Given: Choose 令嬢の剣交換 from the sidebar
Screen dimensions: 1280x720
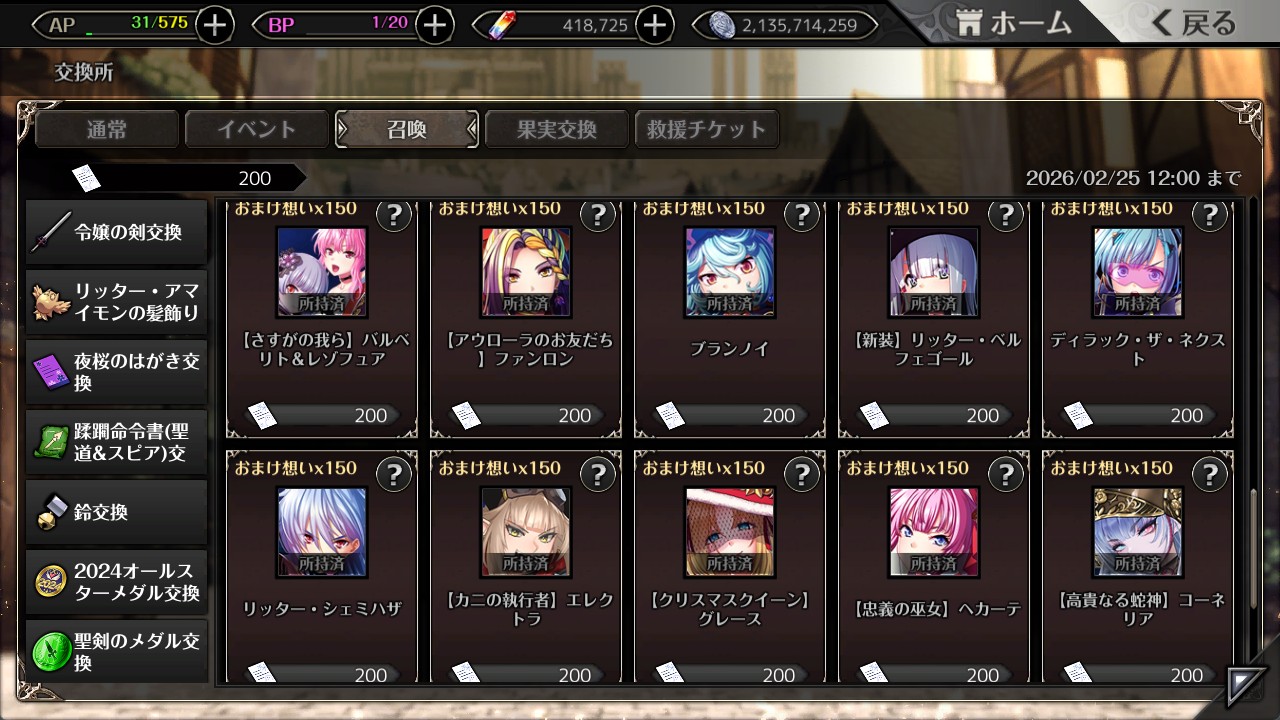Looking at the screenshot, I should 116,233.
